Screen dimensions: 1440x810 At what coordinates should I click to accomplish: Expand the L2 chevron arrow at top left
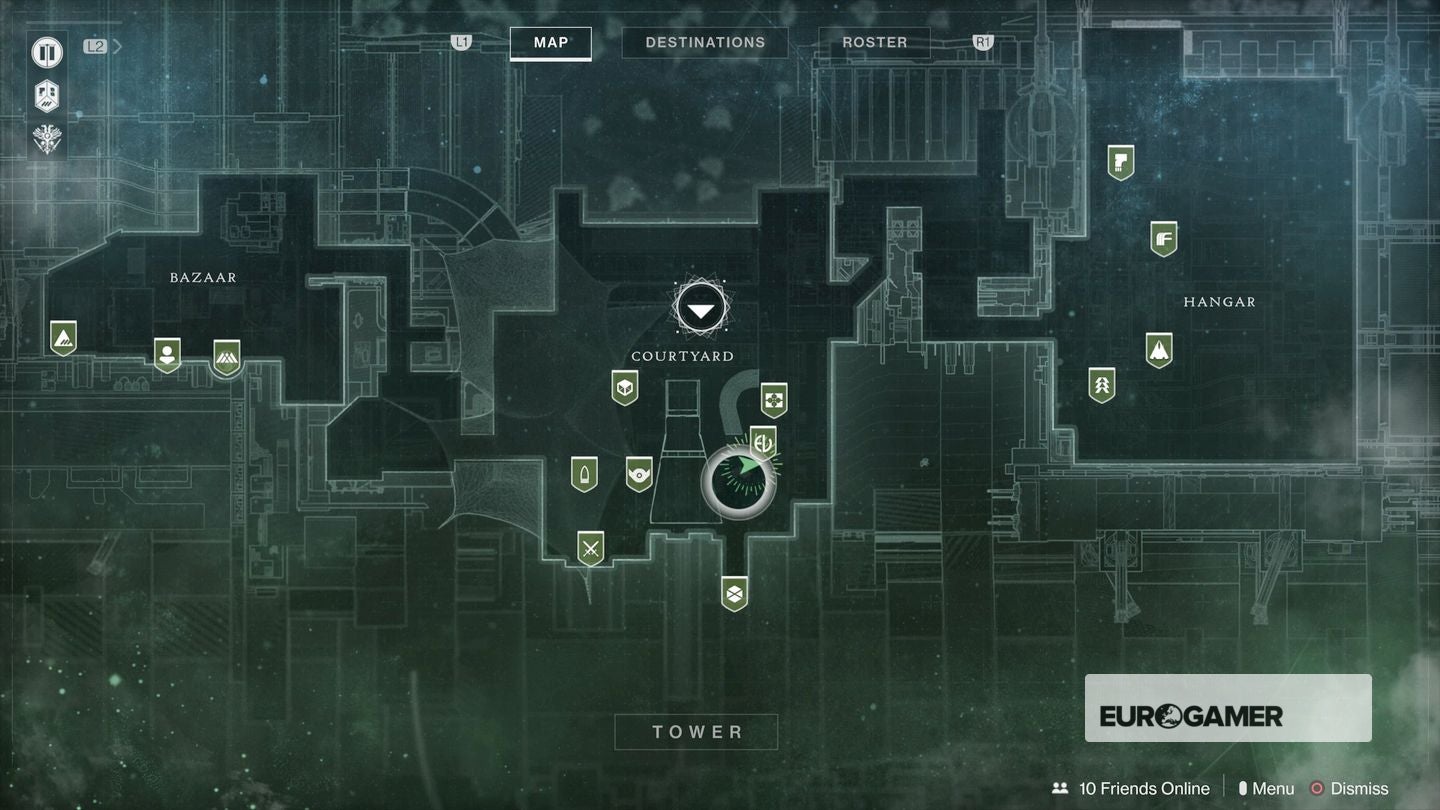(117, 45)
